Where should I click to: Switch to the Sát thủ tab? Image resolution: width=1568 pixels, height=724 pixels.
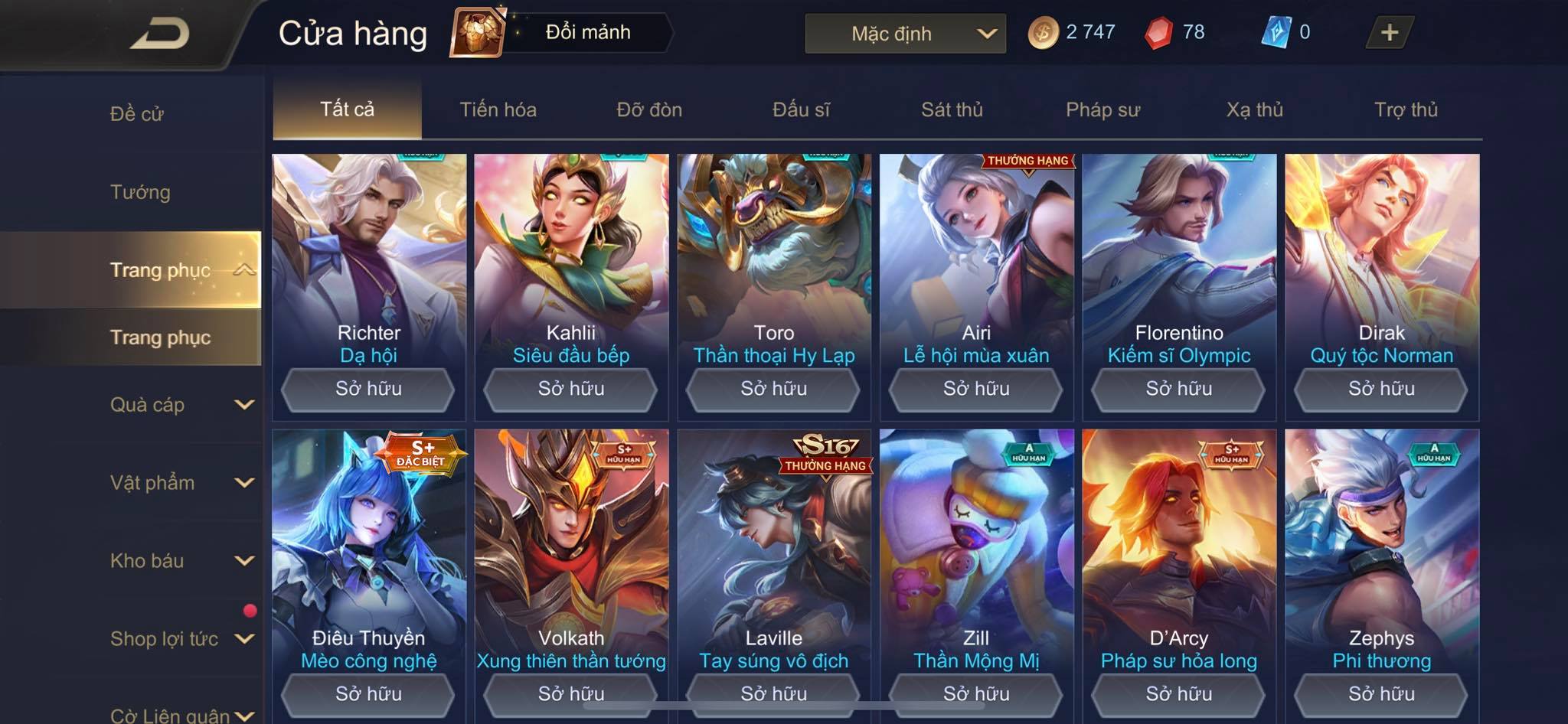(x=952, y=109)
